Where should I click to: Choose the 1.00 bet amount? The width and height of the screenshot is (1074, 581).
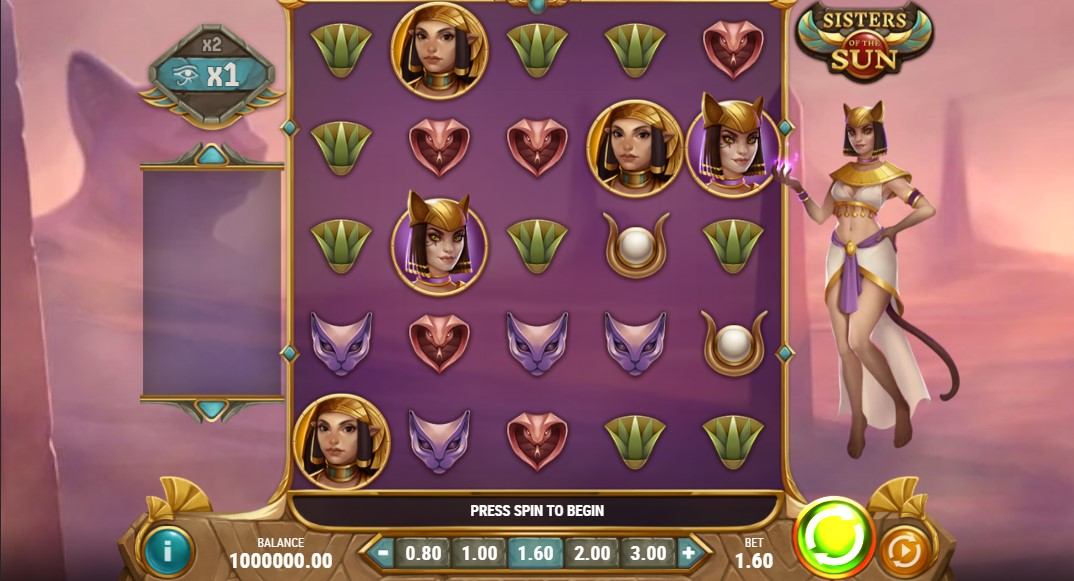(x=479, y=552)
